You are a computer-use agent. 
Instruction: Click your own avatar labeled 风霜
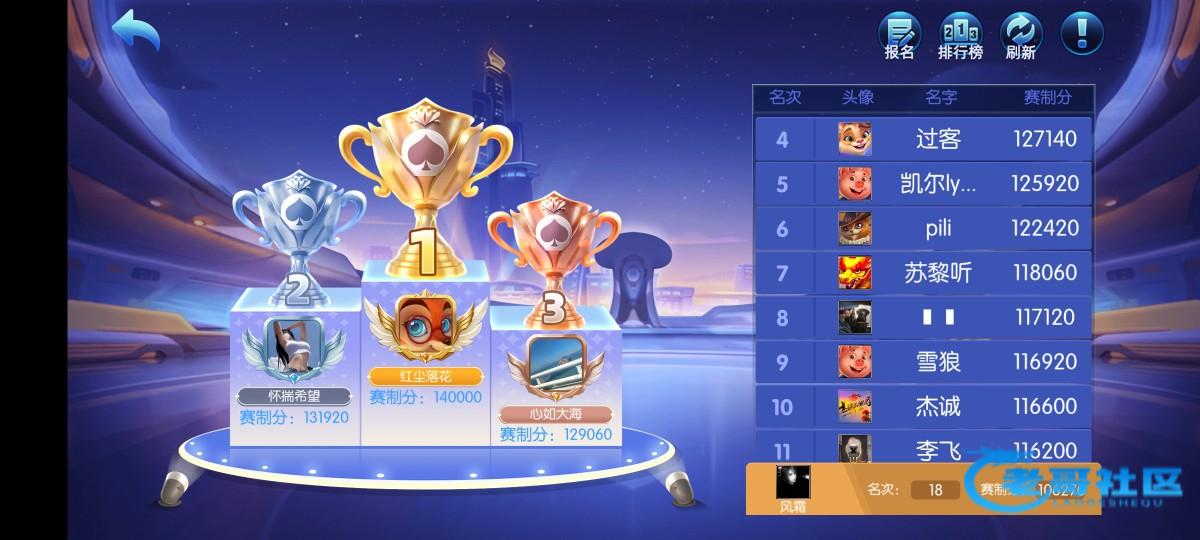[x=793, y=483]
